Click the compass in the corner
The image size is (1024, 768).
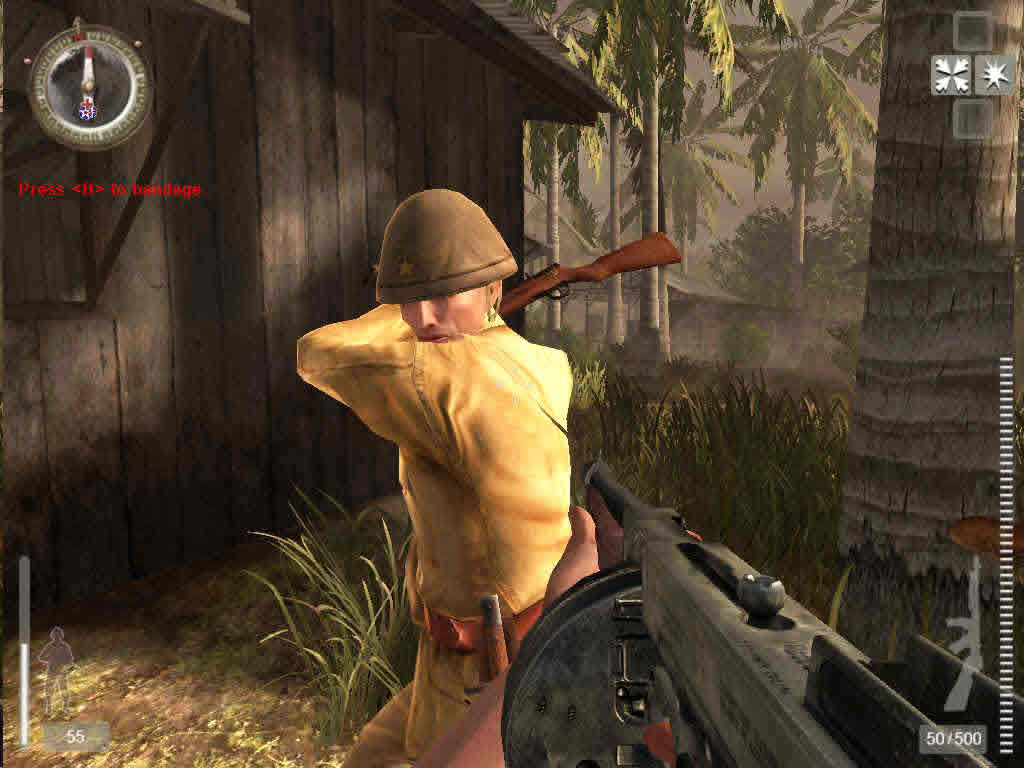click(89, 86)
